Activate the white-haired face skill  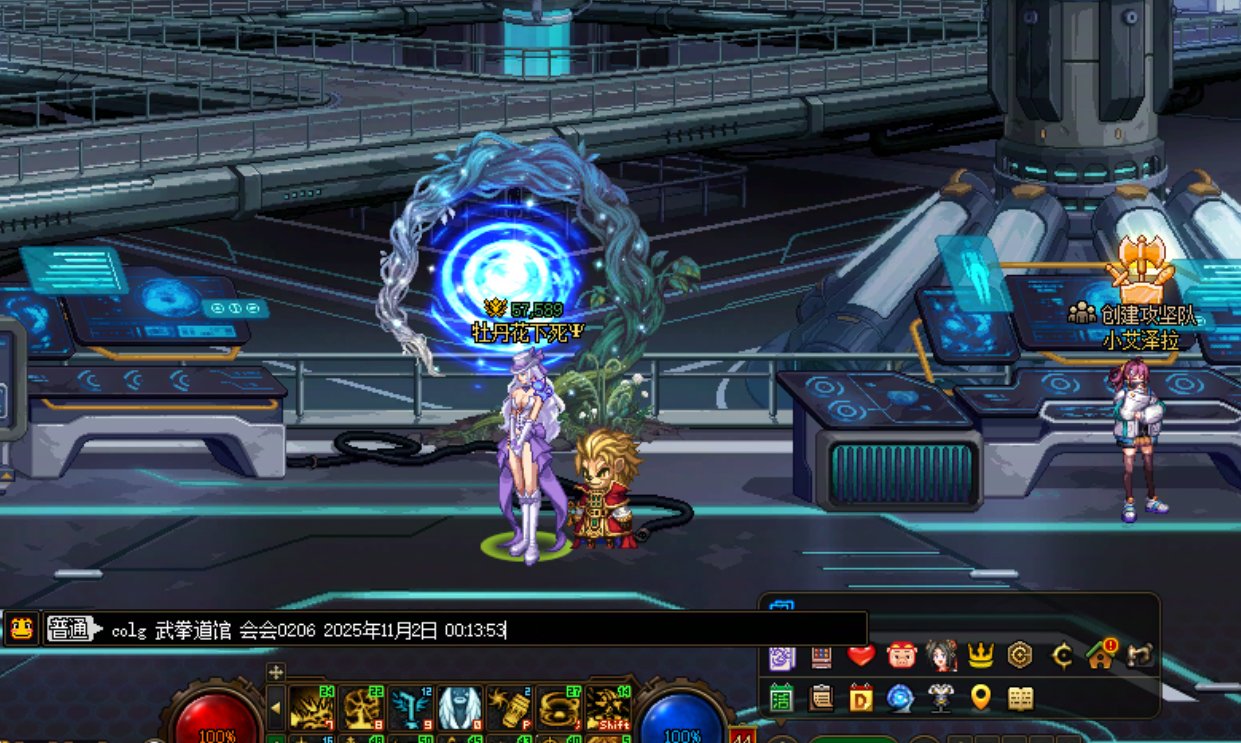coord(460,707)
